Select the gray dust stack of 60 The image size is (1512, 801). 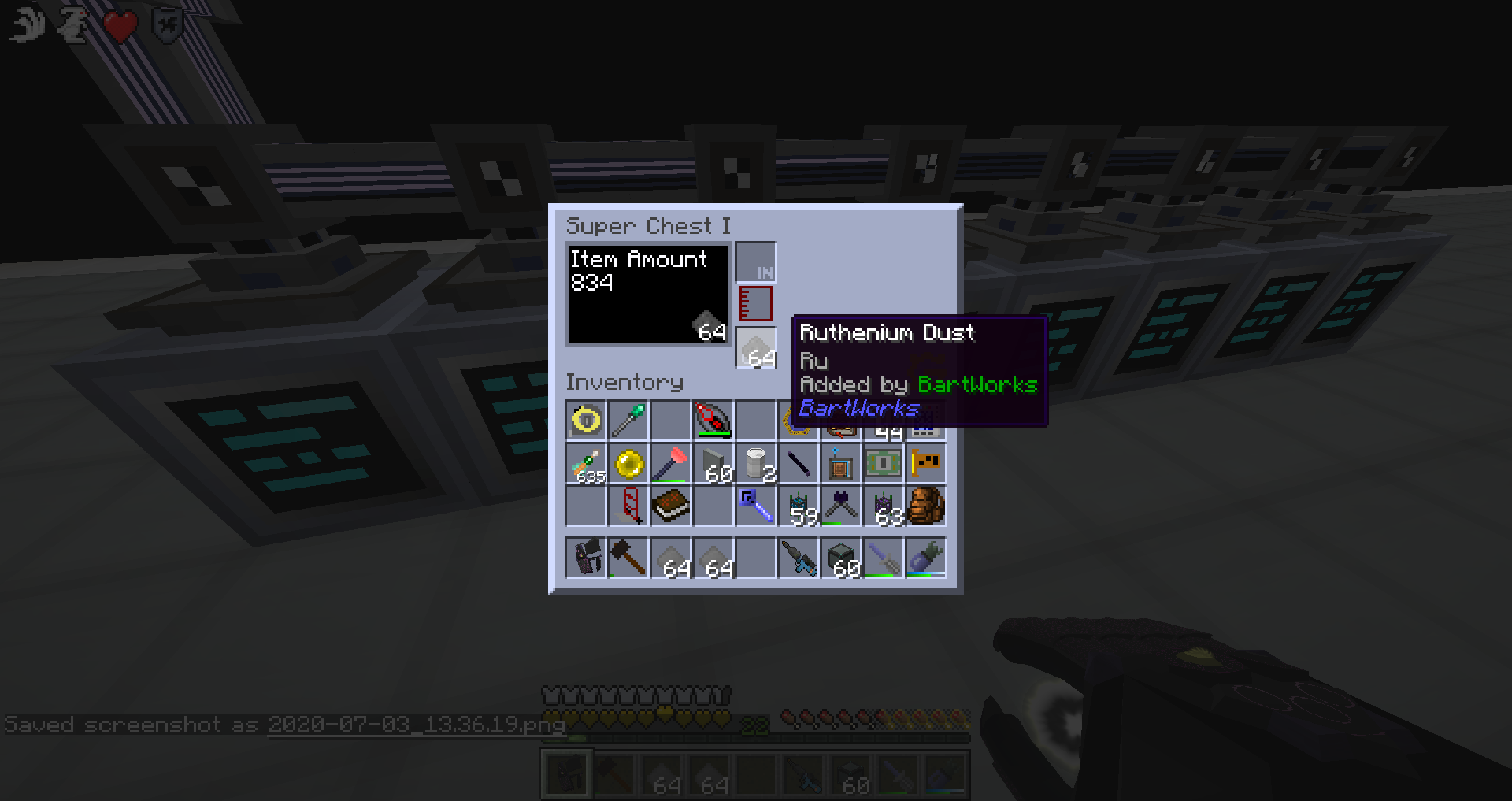point(713,463)
